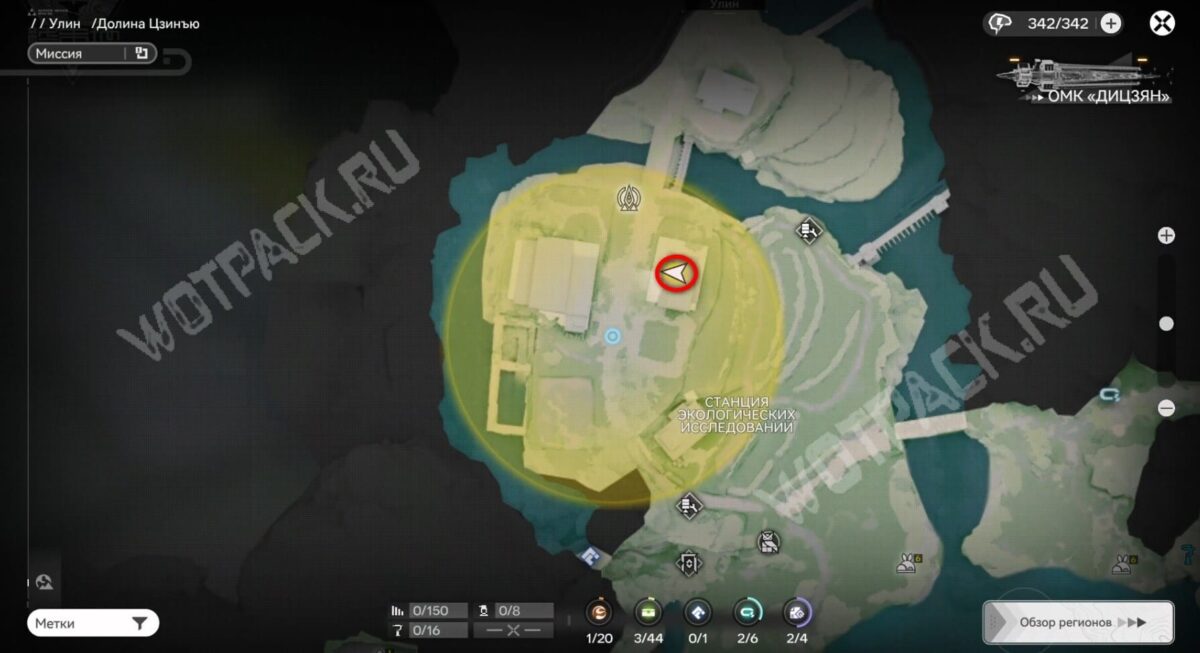Viewport: 1200px width, 653px height.
Task: Zoom out the map with minus button
Action: click(1166, 408)
